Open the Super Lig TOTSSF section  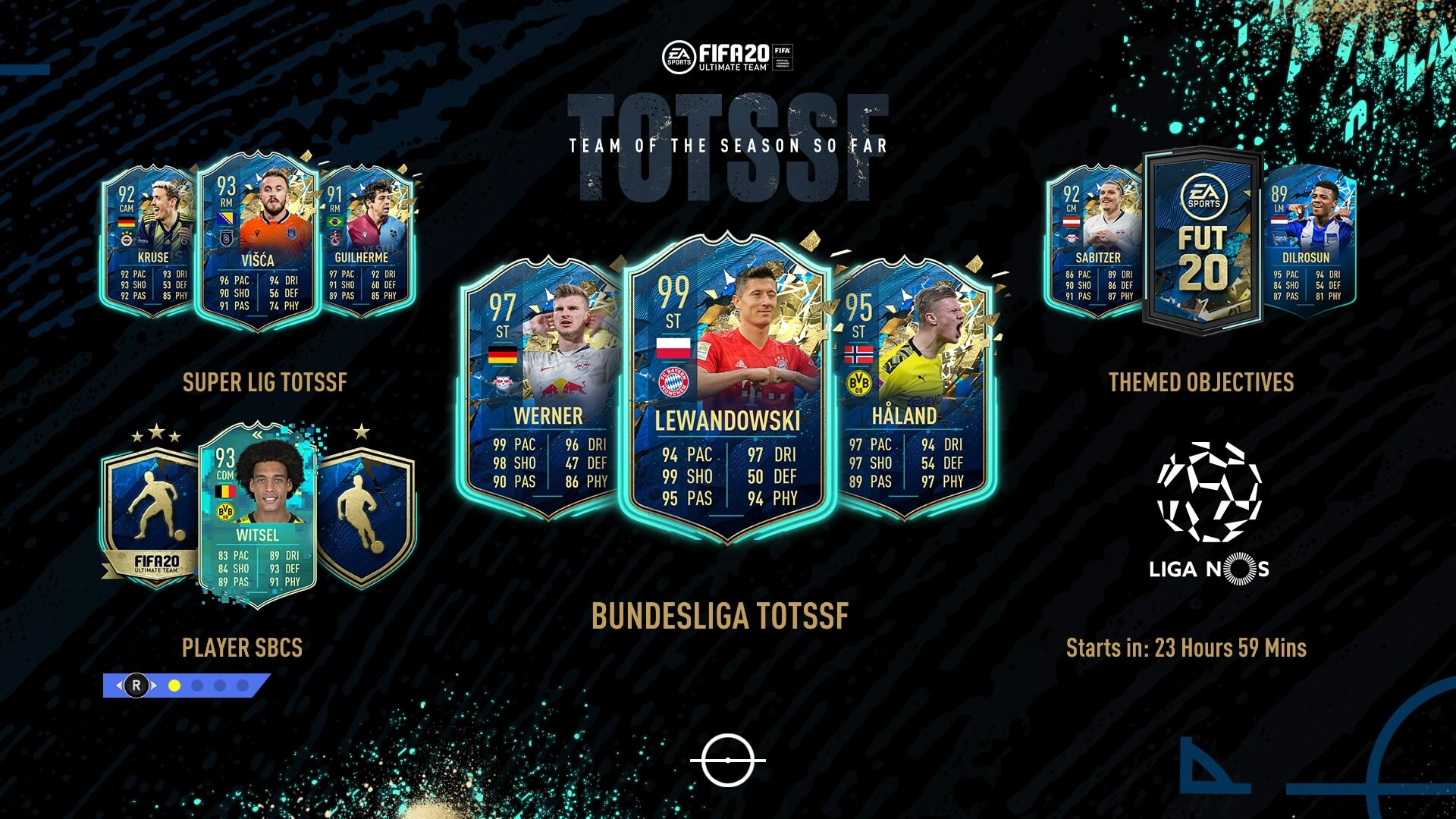coord(264,382)
